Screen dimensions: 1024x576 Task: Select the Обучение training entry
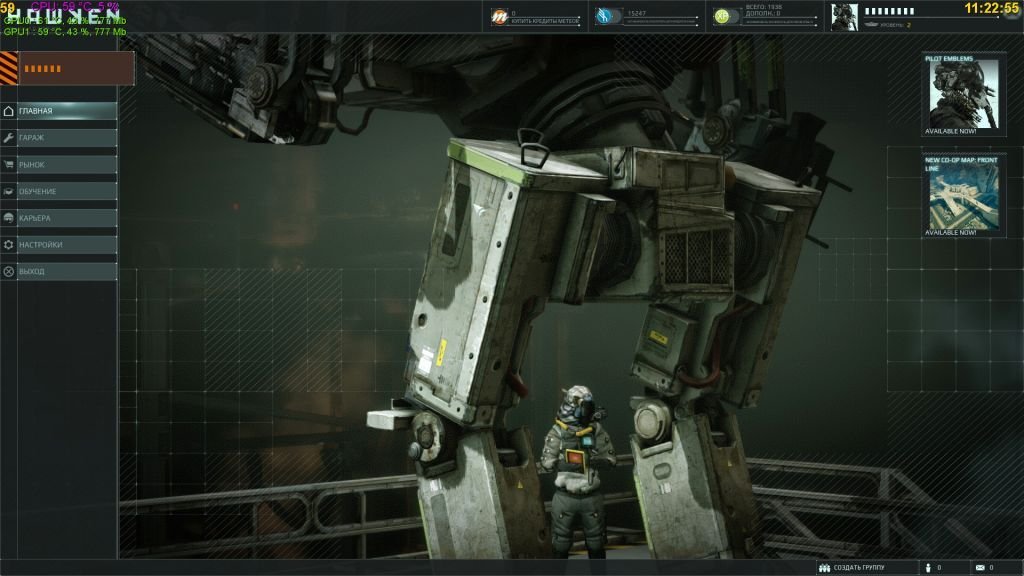[x=58, y=191]
